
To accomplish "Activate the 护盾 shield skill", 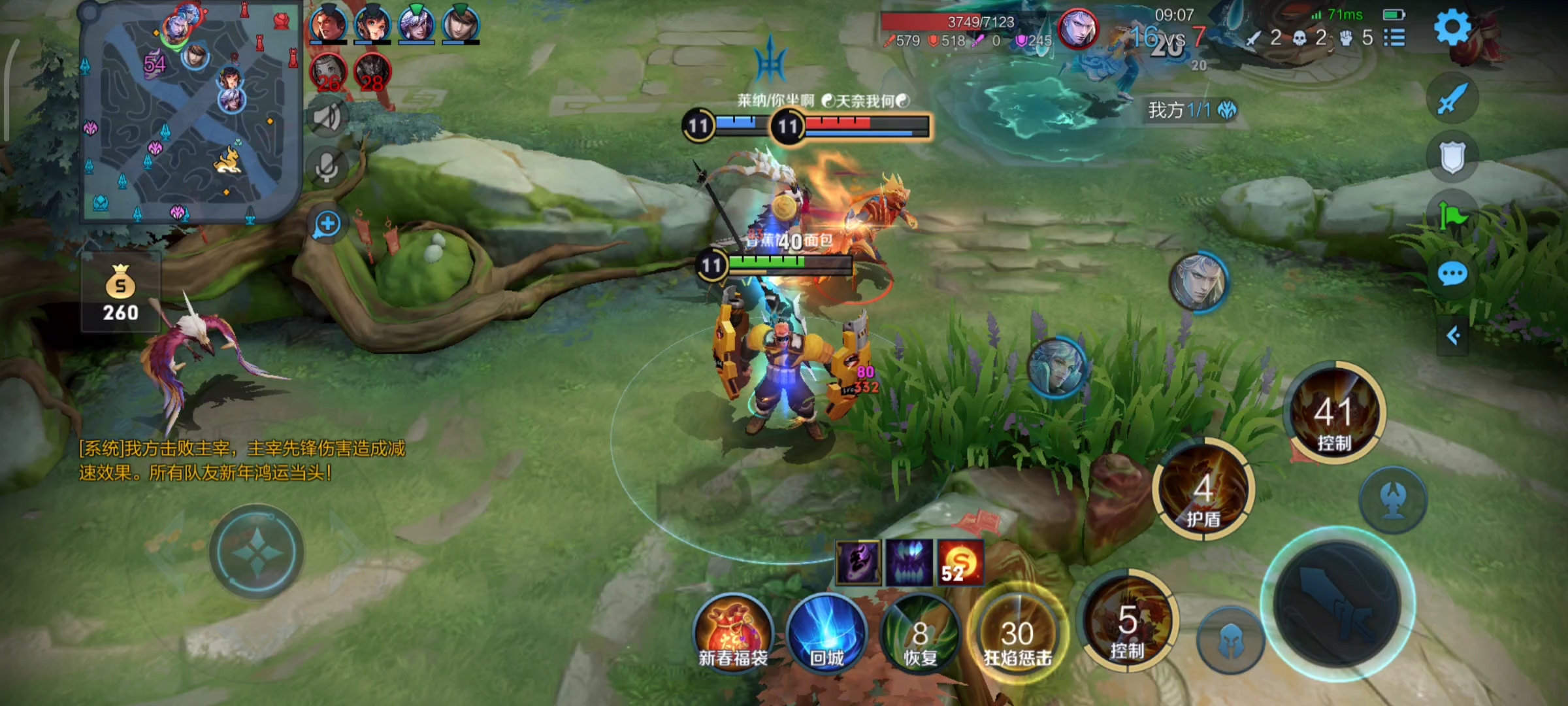I will (1203, 490).
